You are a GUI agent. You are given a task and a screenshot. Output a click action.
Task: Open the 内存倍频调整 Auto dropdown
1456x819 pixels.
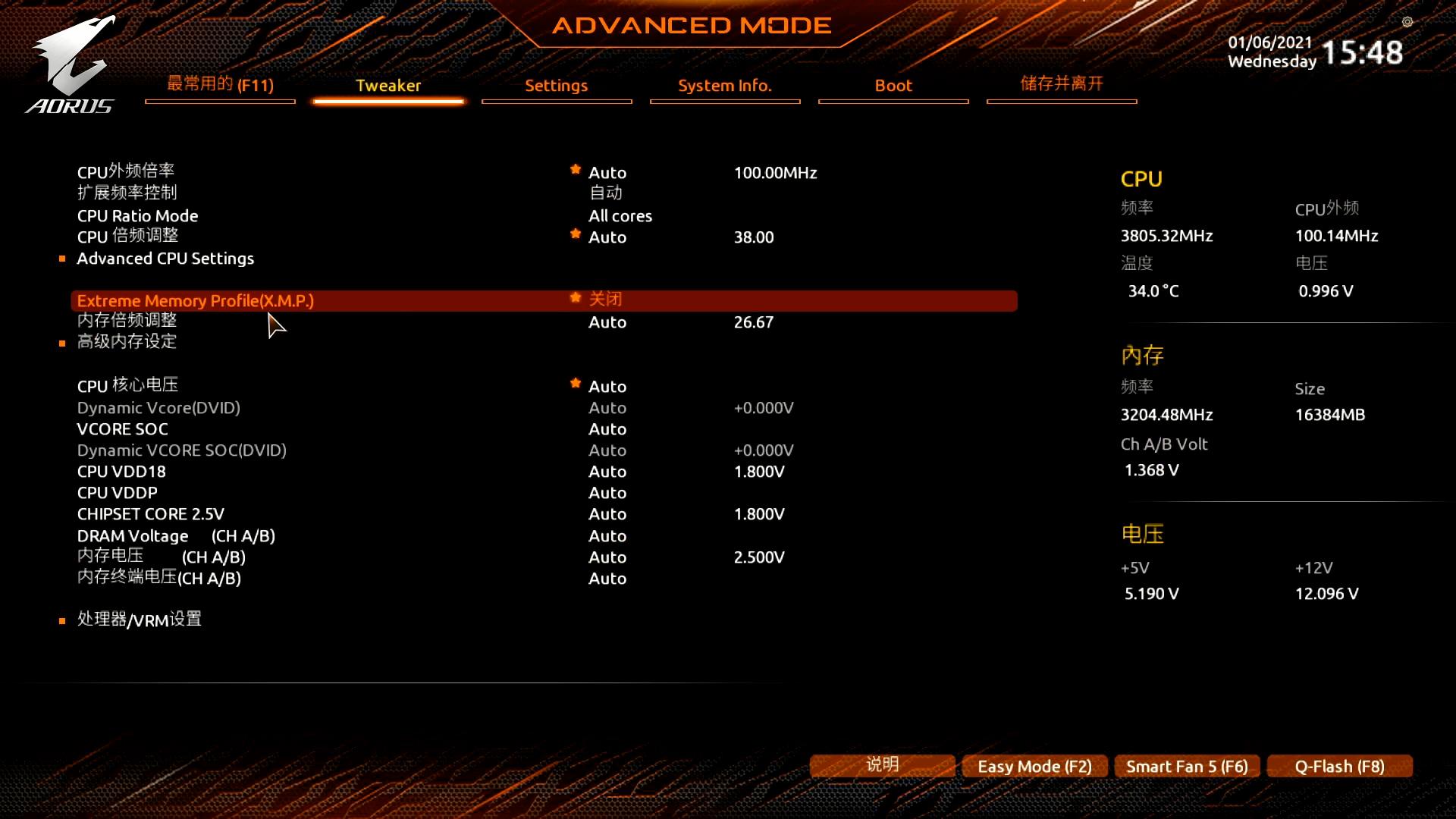[607, 322]
